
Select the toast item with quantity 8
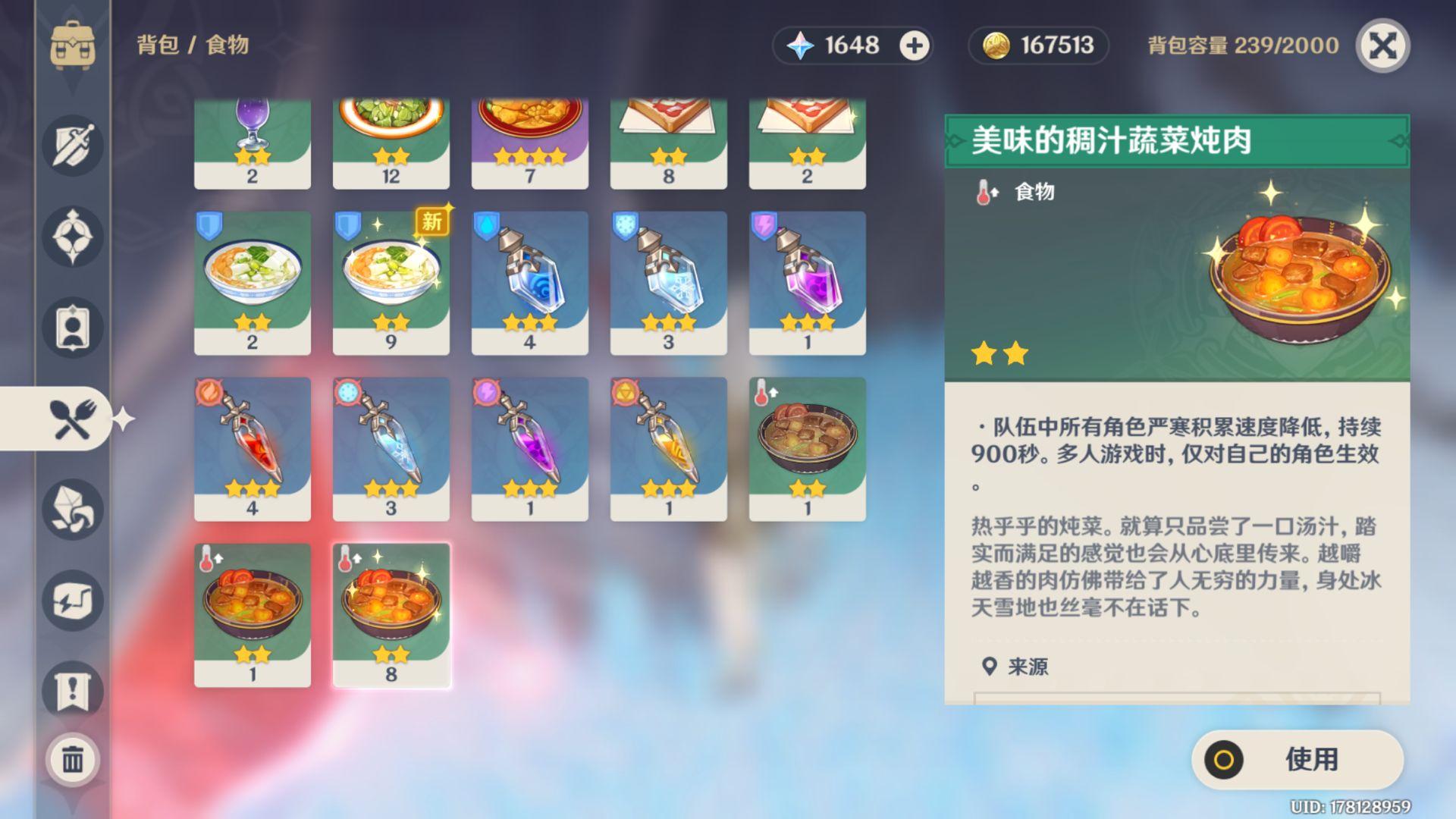pyautogui.click(x=668, y=136)
